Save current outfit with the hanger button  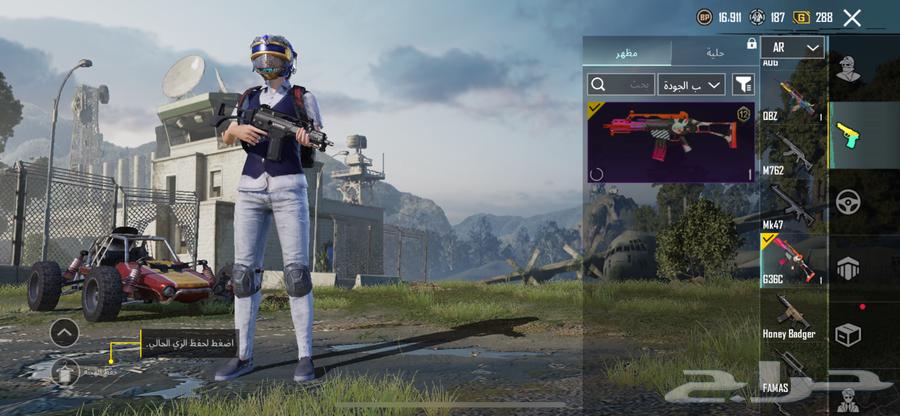[x=64, y=372]
